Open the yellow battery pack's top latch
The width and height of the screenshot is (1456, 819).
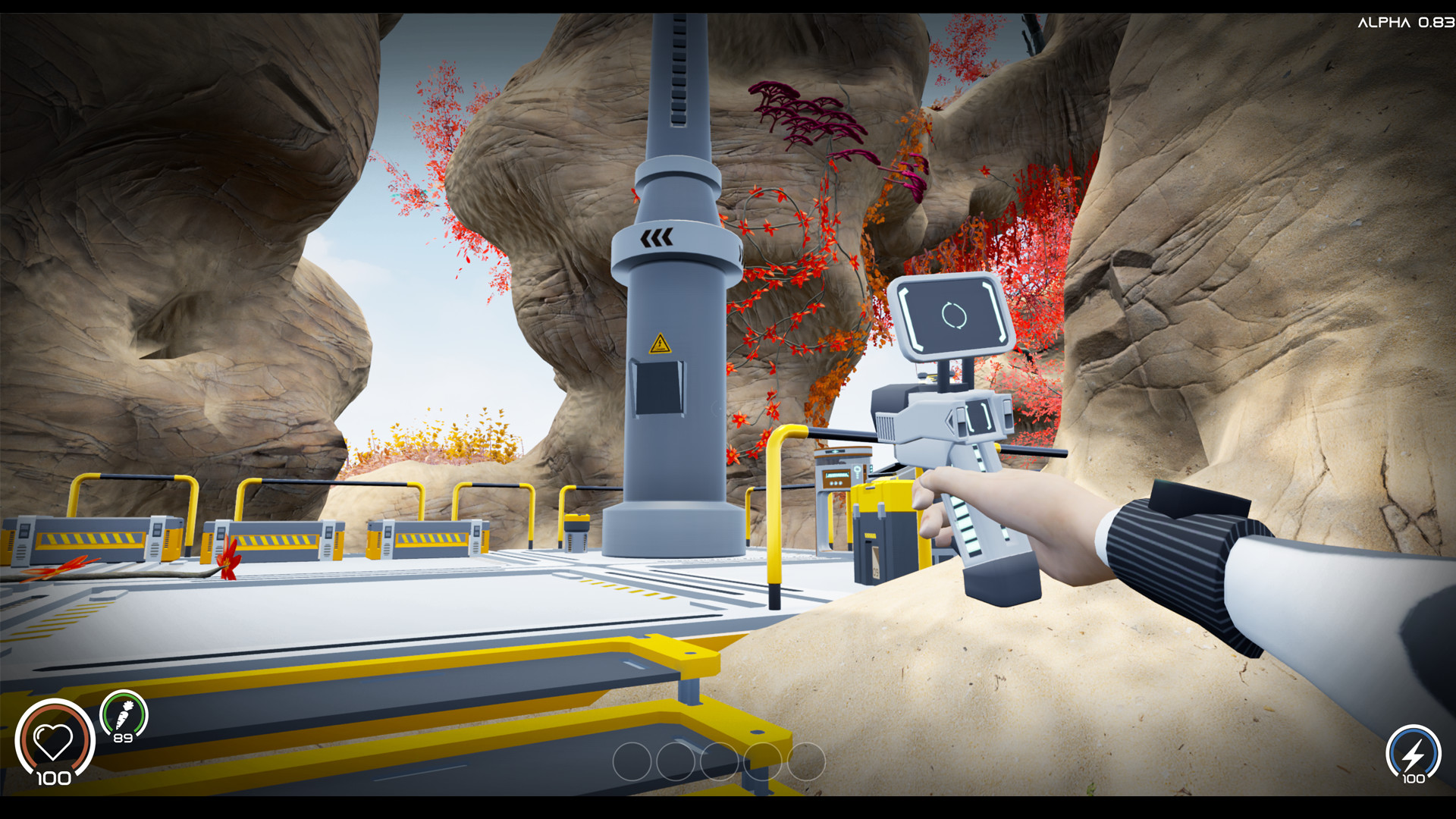coord(871,488)
